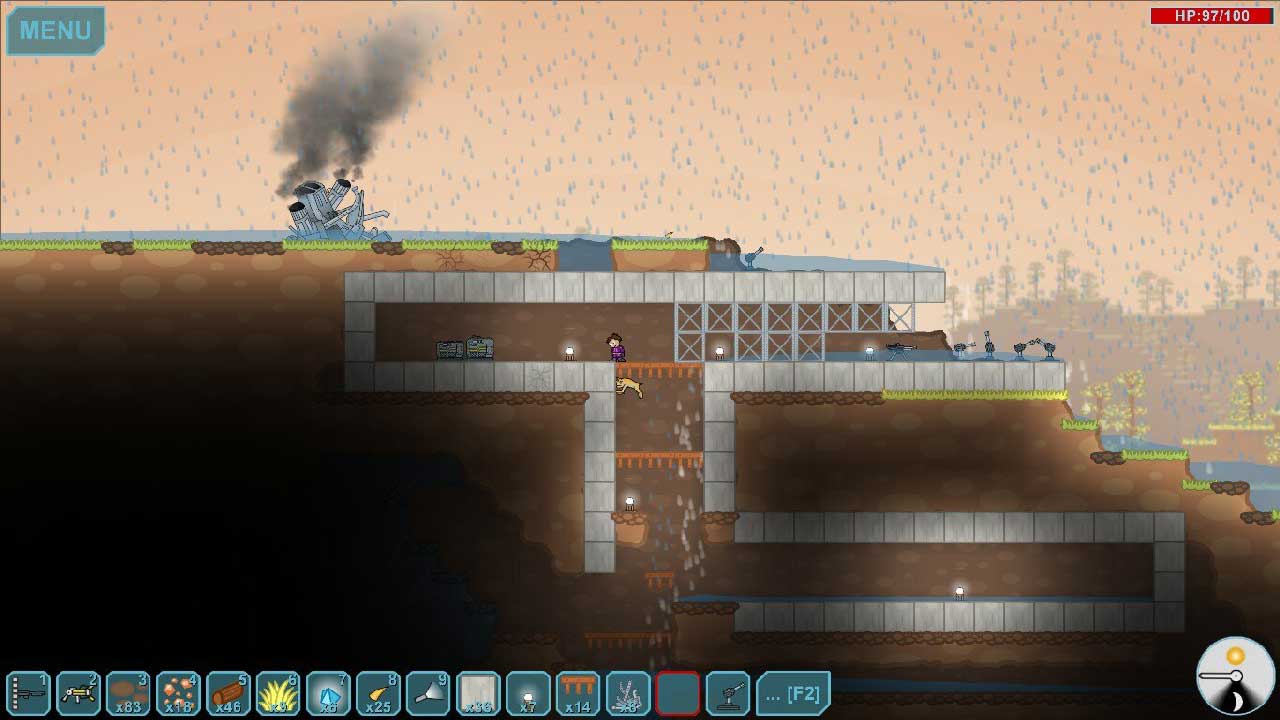Choose the copper ore chunks slot
The image size is (1280, 720).
pyautogui.click(x=178, y=693)
